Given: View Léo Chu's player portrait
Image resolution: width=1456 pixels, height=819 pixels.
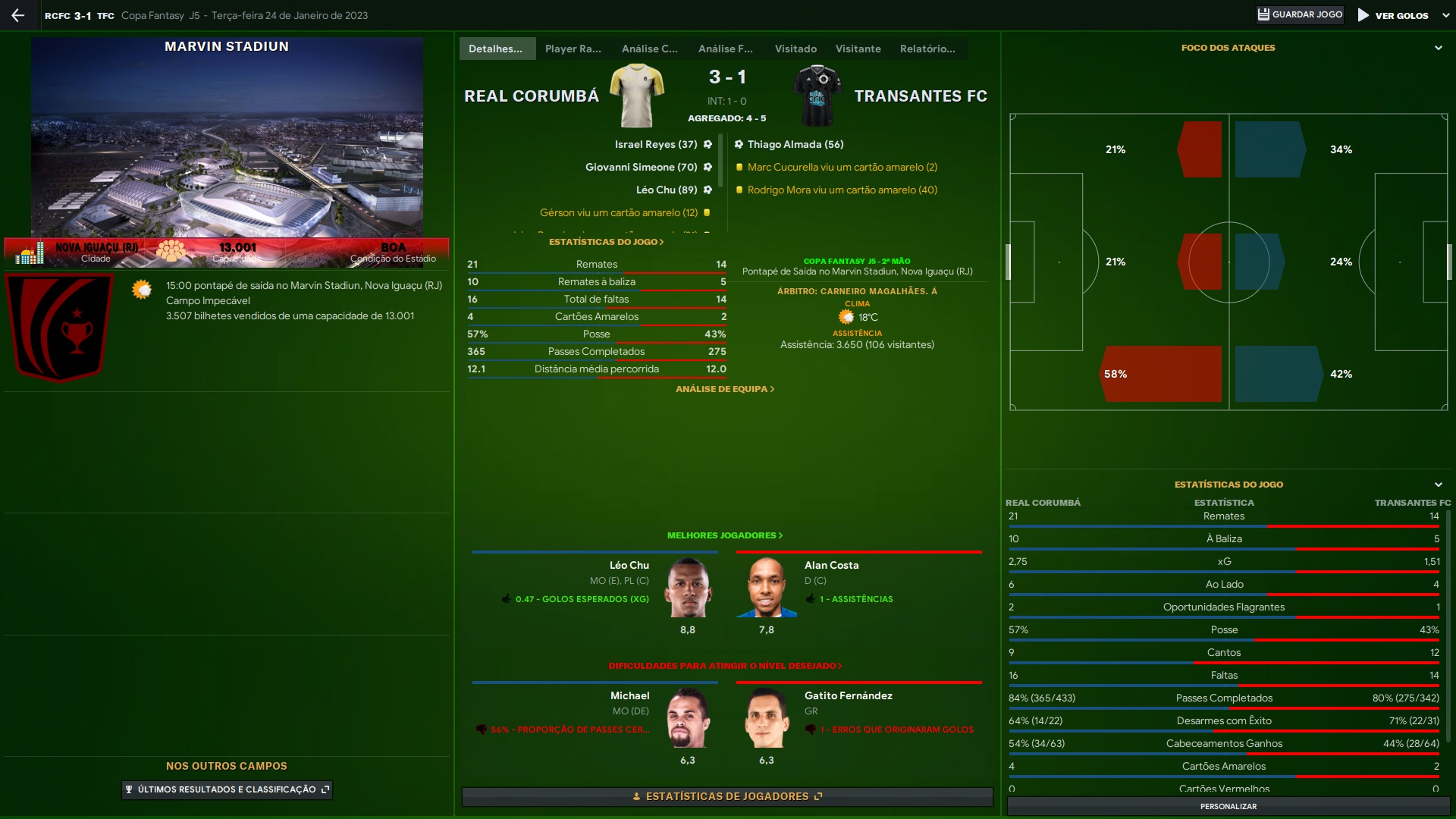Looking at the screenshot, I should point(688,588).
